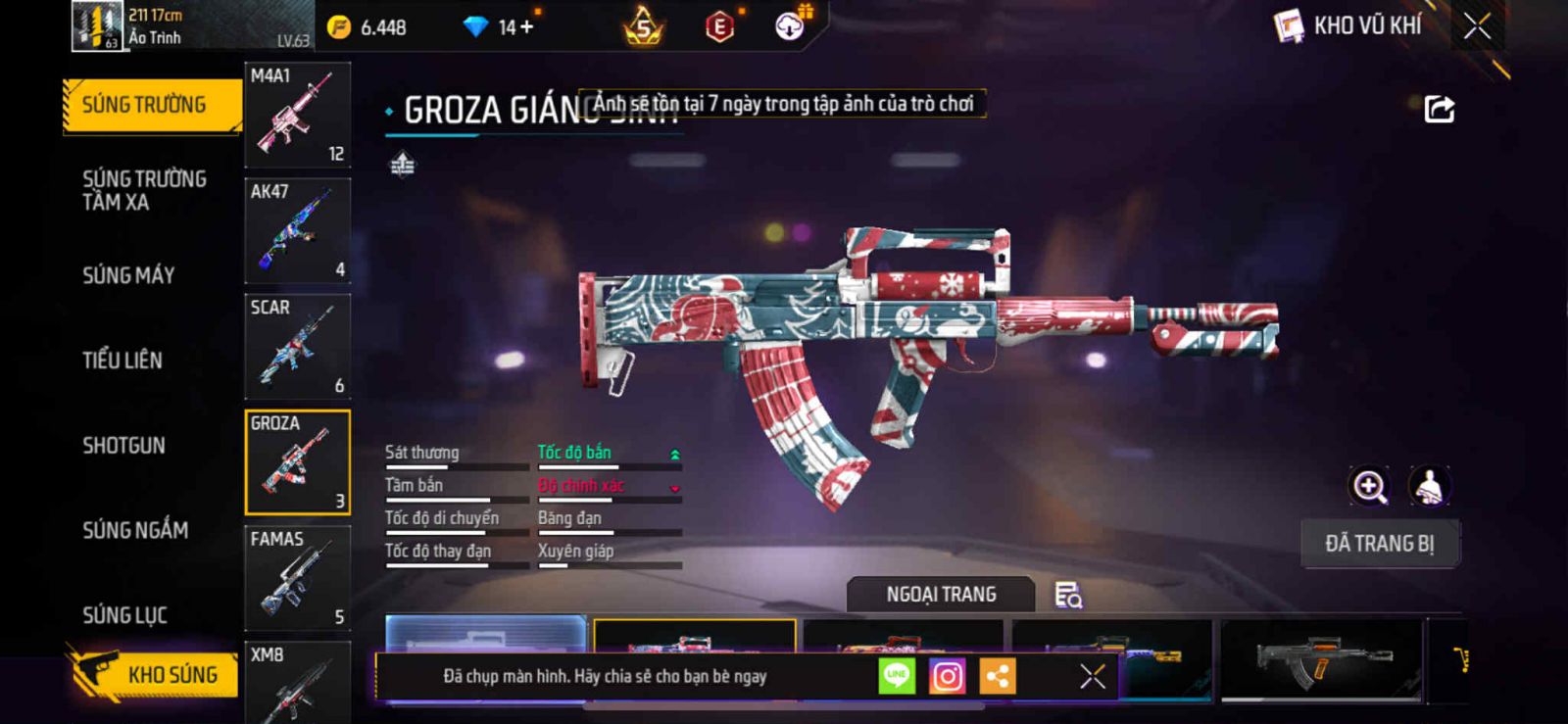Click the share arrow icon

point(1439,109)
